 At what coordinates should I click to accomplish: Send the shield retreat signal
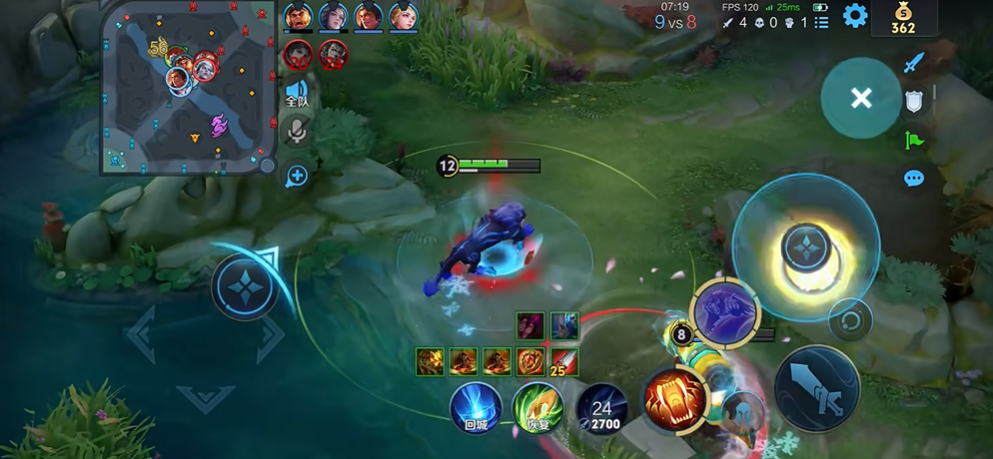(914, 101)
